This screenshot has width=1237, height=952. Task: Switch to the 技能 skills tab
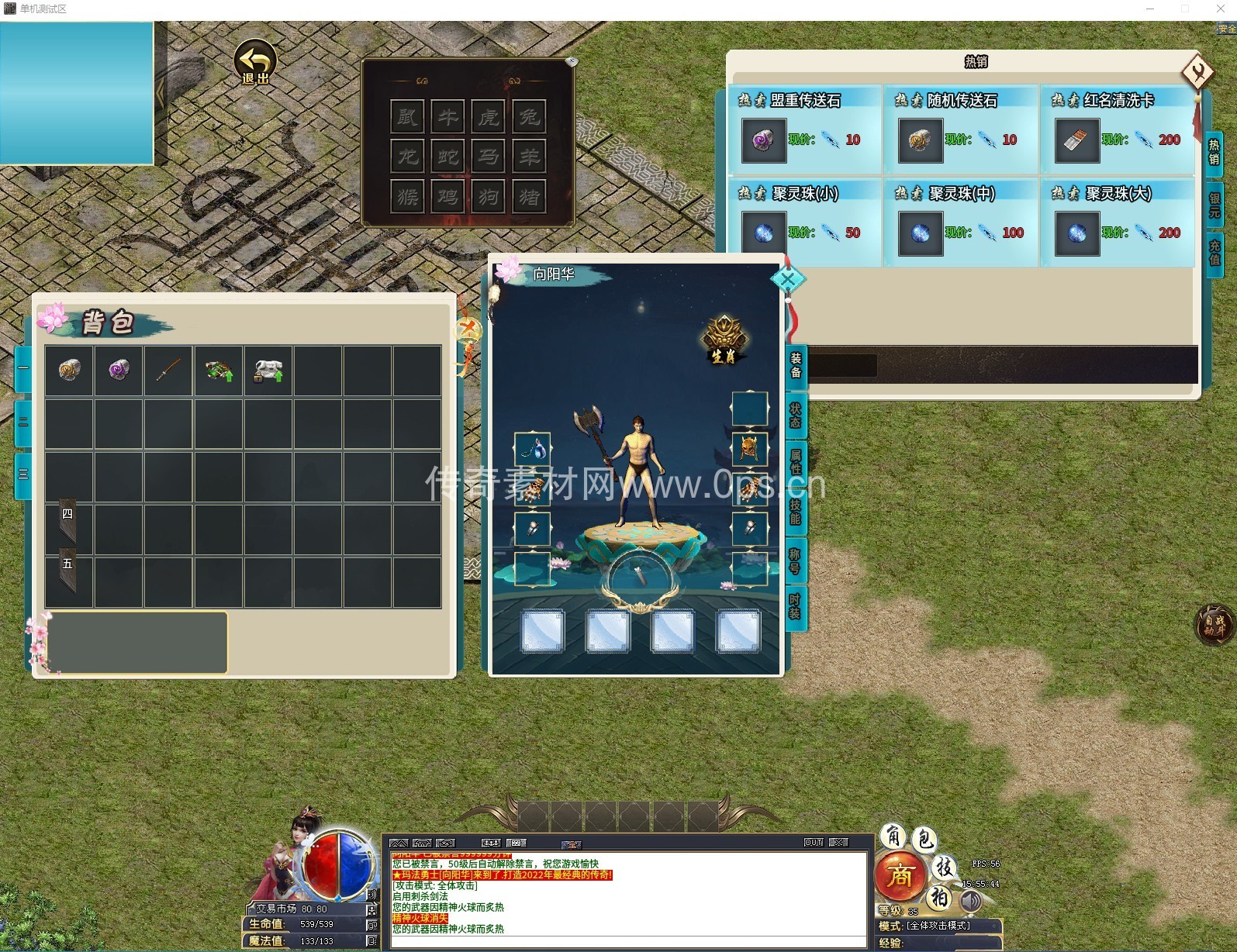tap(796, 511)
